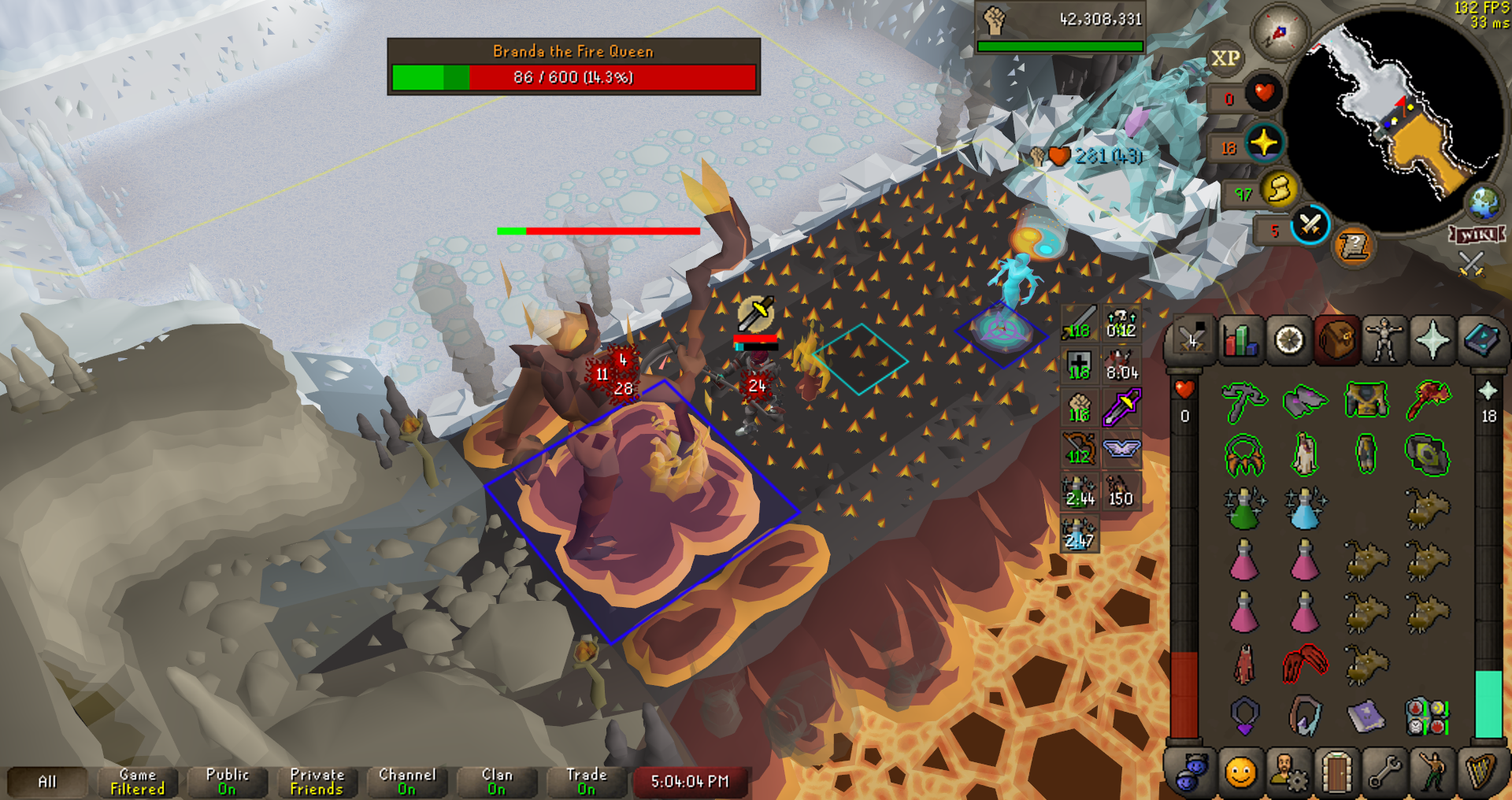Click the Wiki lookup button
Image resolution: width=1512 pixels, height=800 pixels.
1477,235
